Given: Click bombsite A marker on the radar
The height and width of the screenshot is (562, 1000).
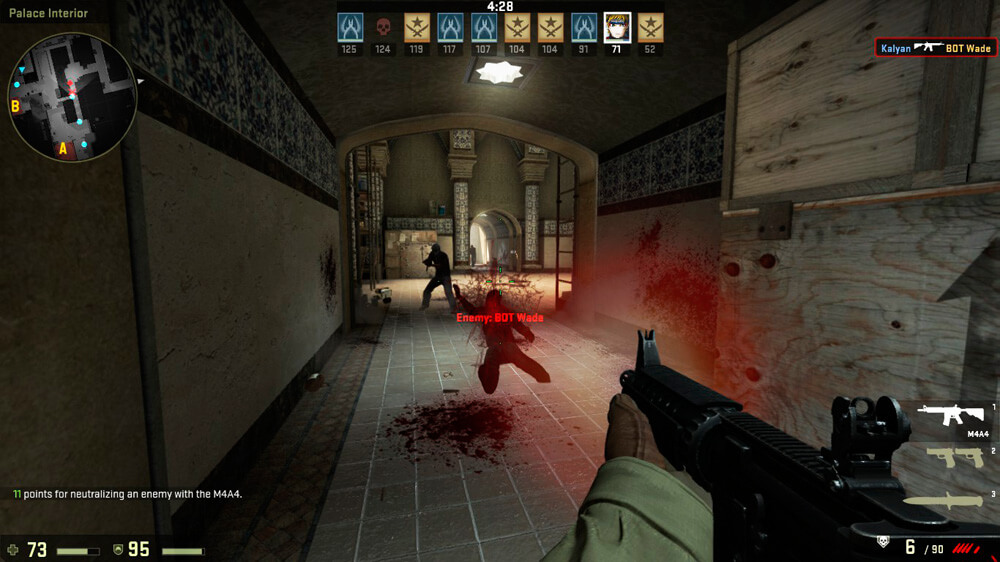Looking at the screenshot, I should click(x=63, y=149).
